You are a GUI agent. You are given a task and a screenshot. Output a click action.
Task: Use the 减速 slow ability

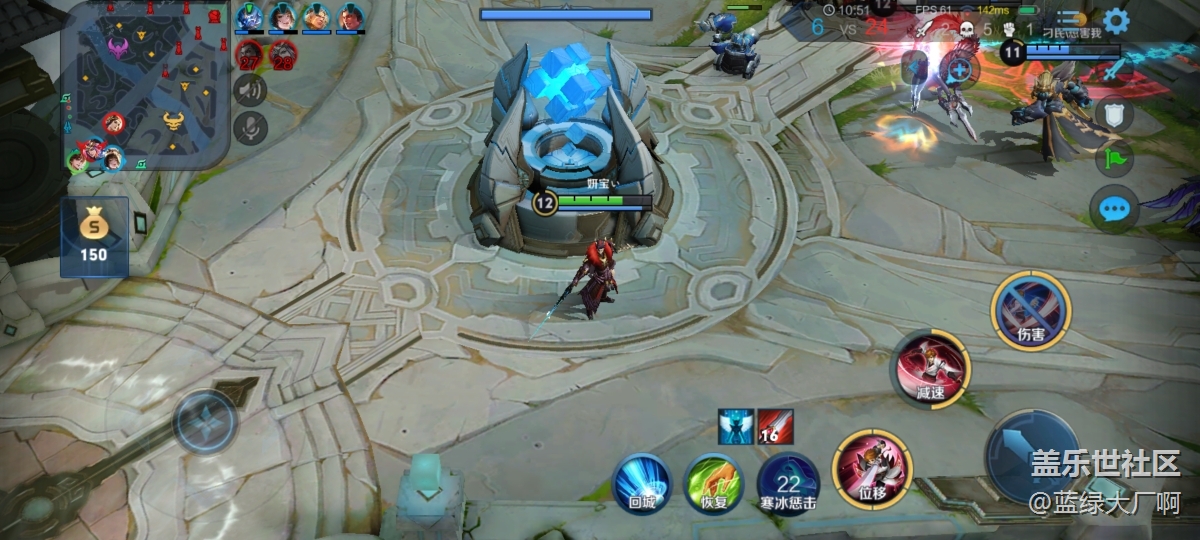click(931, 366)
